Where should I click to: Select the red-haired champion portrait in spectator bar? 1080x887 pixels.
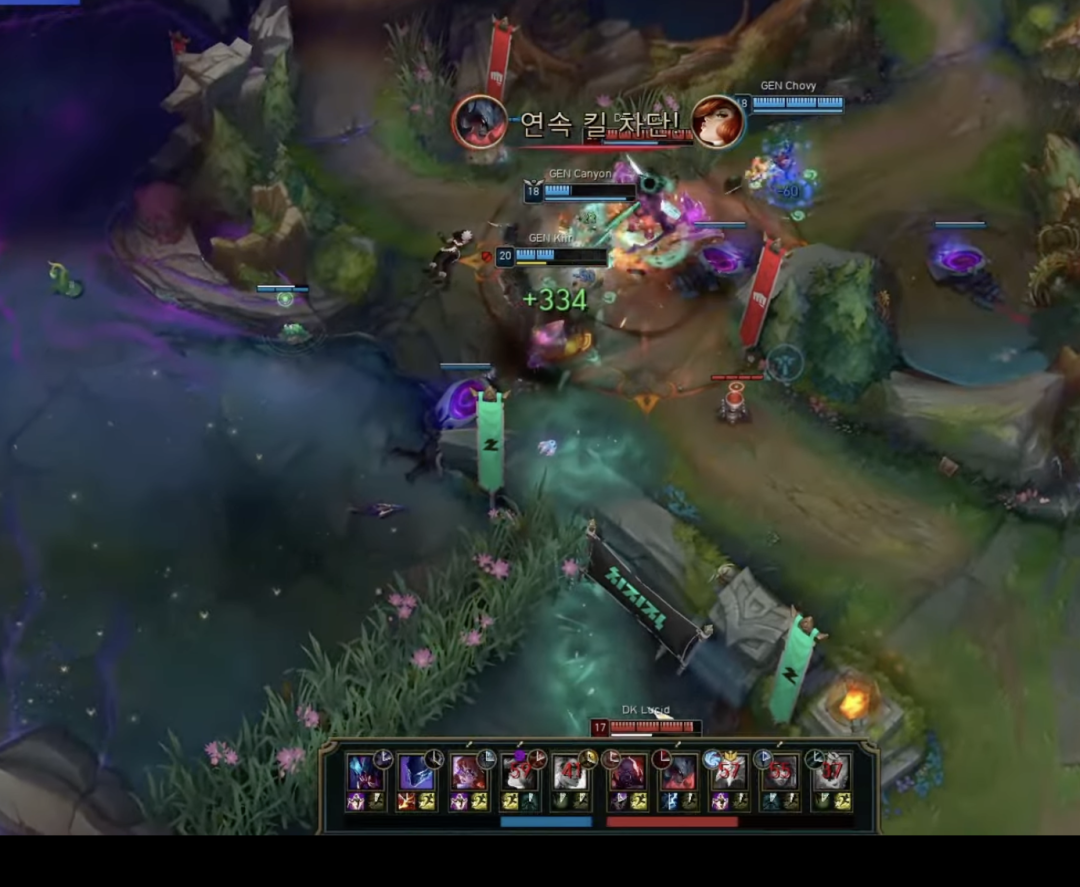[x=468, y=772]
